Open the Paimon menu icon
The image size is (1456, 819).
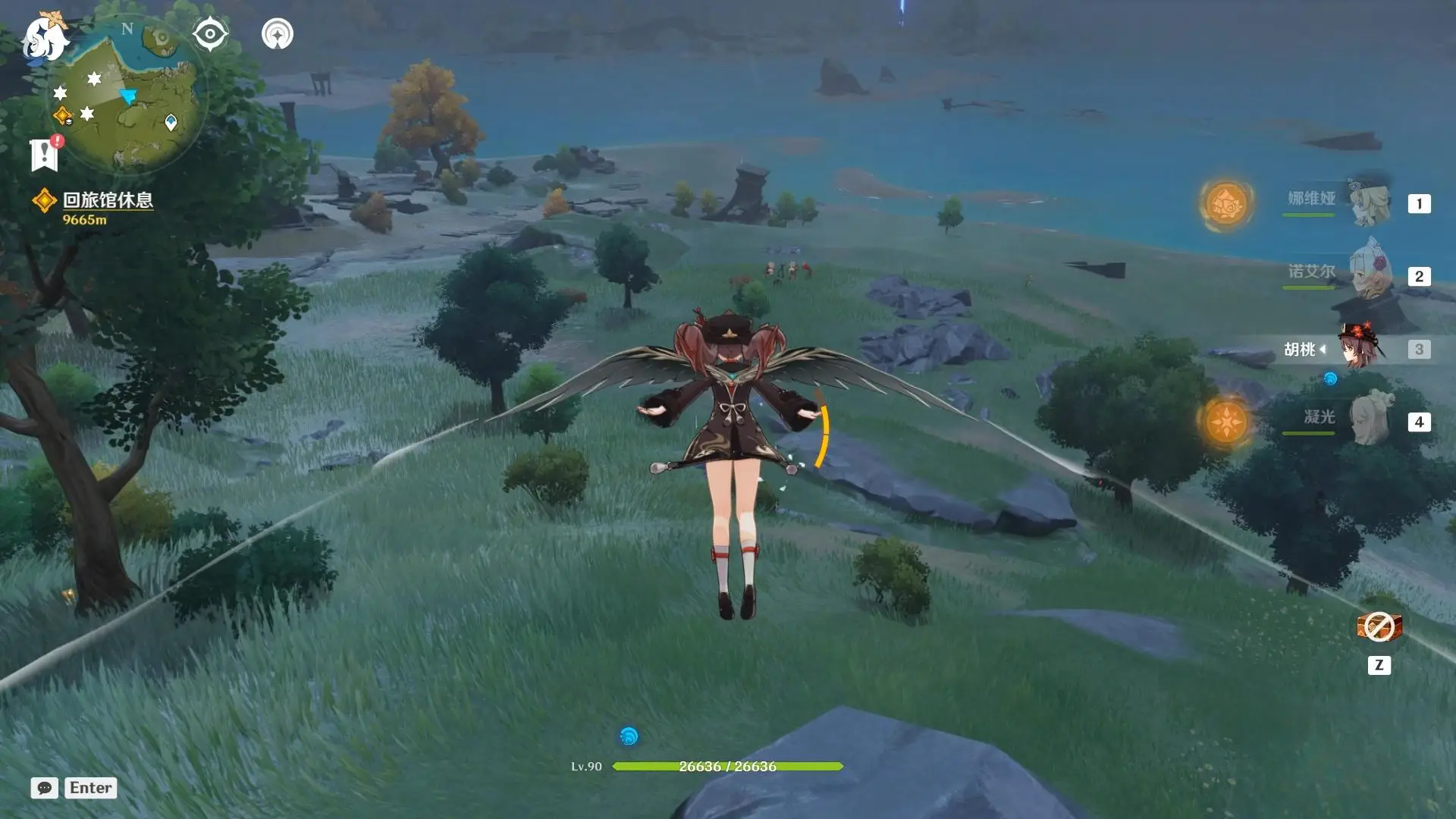[x=44, y=38]
